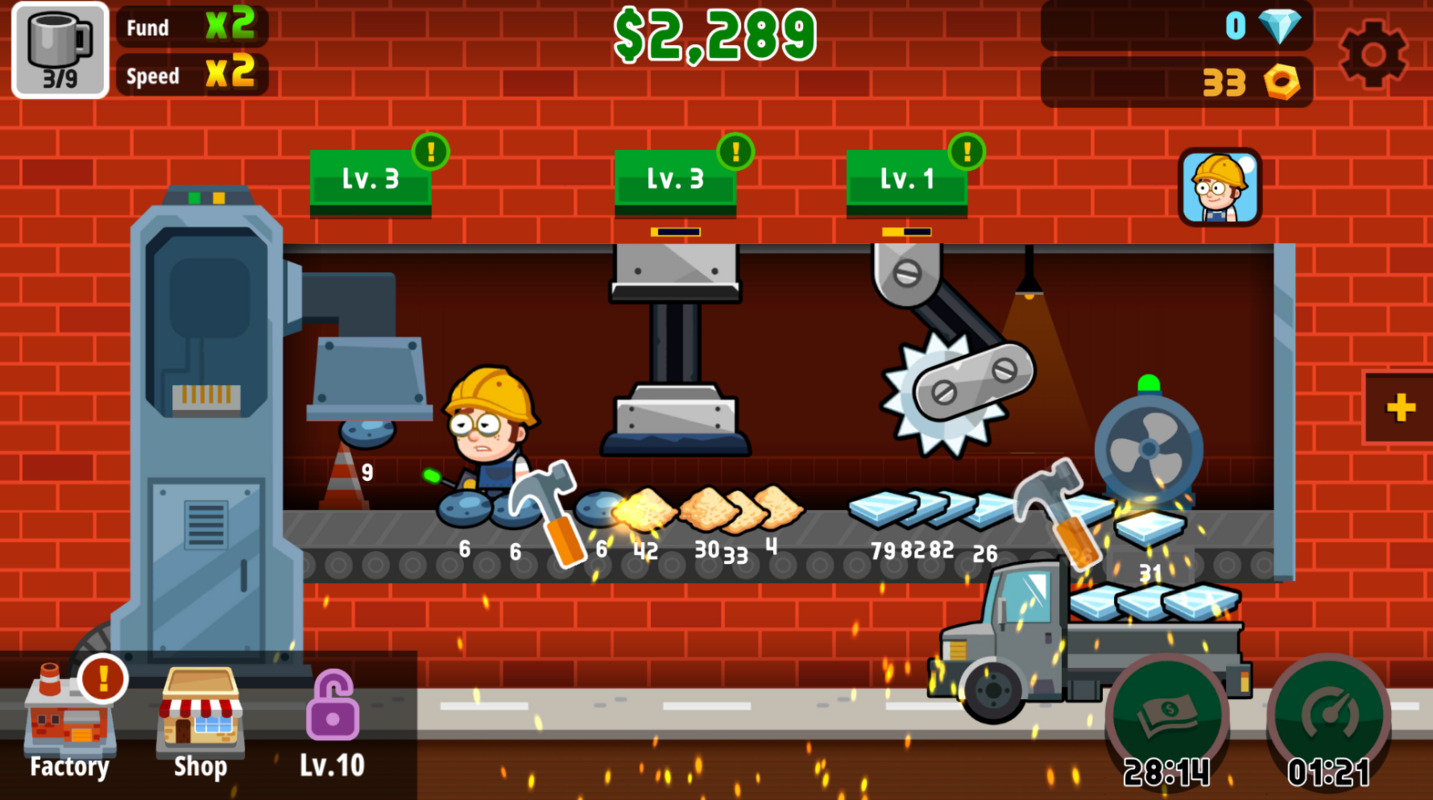Viewport: 1433px width, 800px height.
Task: Add a new machine with plus button
Action: click(x=1400, y=407)
